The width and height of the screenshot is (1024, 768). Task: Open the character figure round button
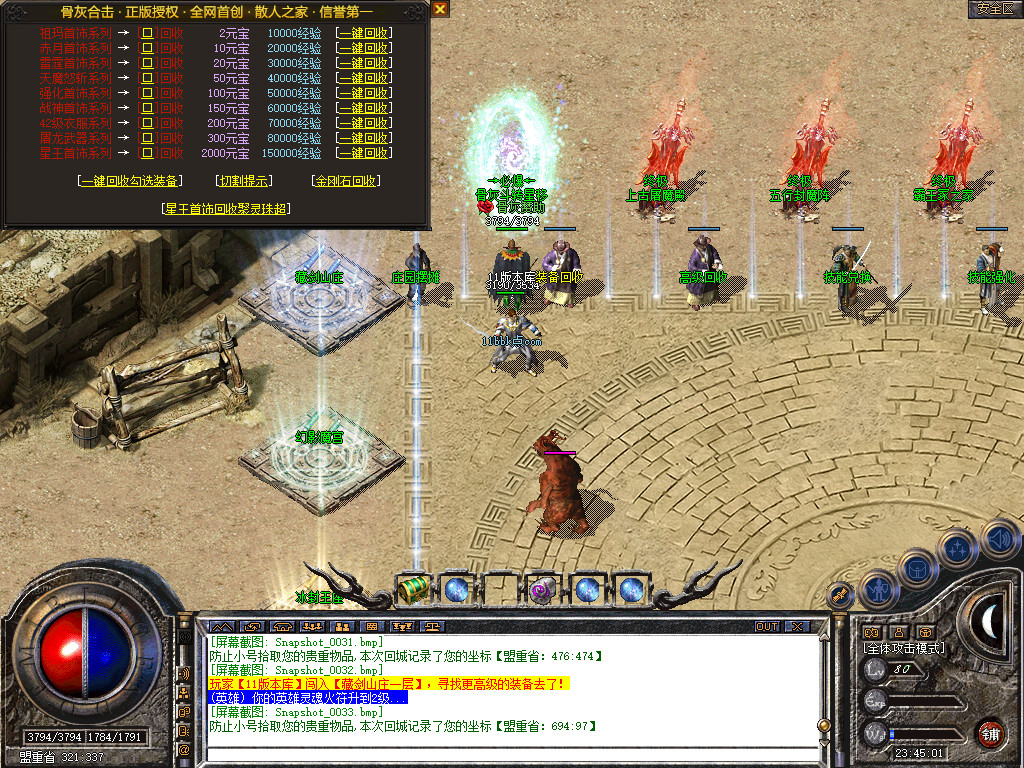(x=877, y=588)
